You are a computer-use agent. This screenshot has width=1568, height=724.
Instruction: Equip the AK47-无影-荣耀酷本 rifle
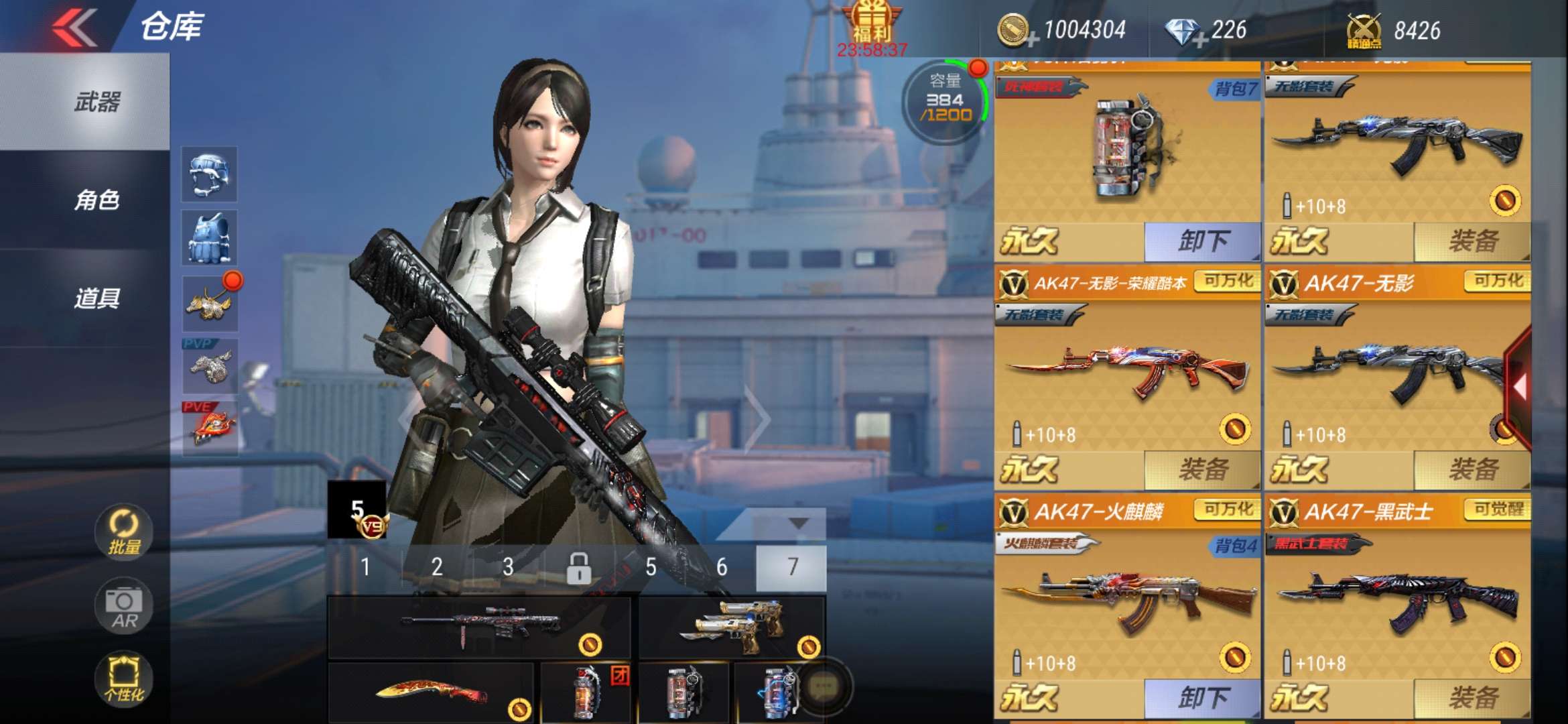1202,469
